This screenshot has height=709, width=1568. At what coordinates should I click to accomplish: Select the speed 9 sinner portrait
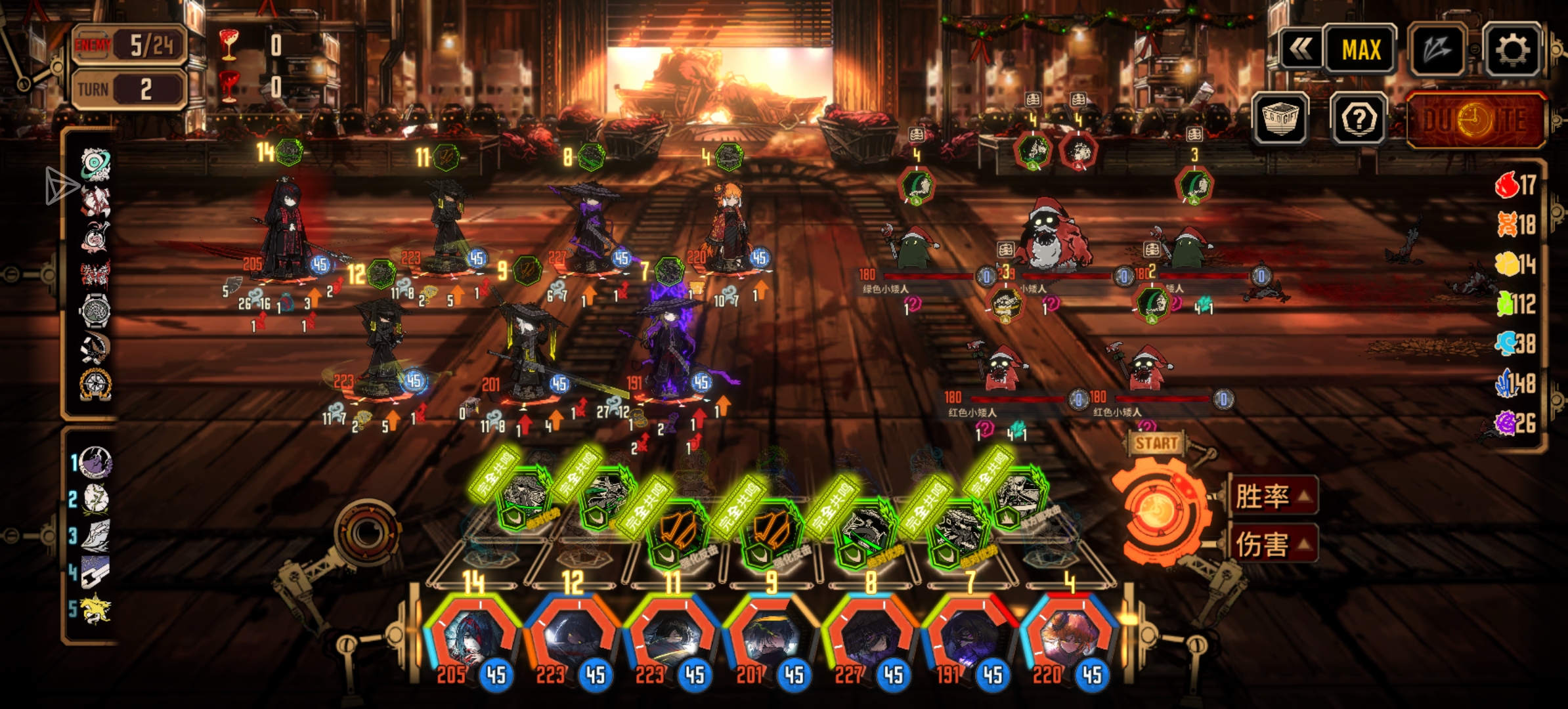(770, 637)
